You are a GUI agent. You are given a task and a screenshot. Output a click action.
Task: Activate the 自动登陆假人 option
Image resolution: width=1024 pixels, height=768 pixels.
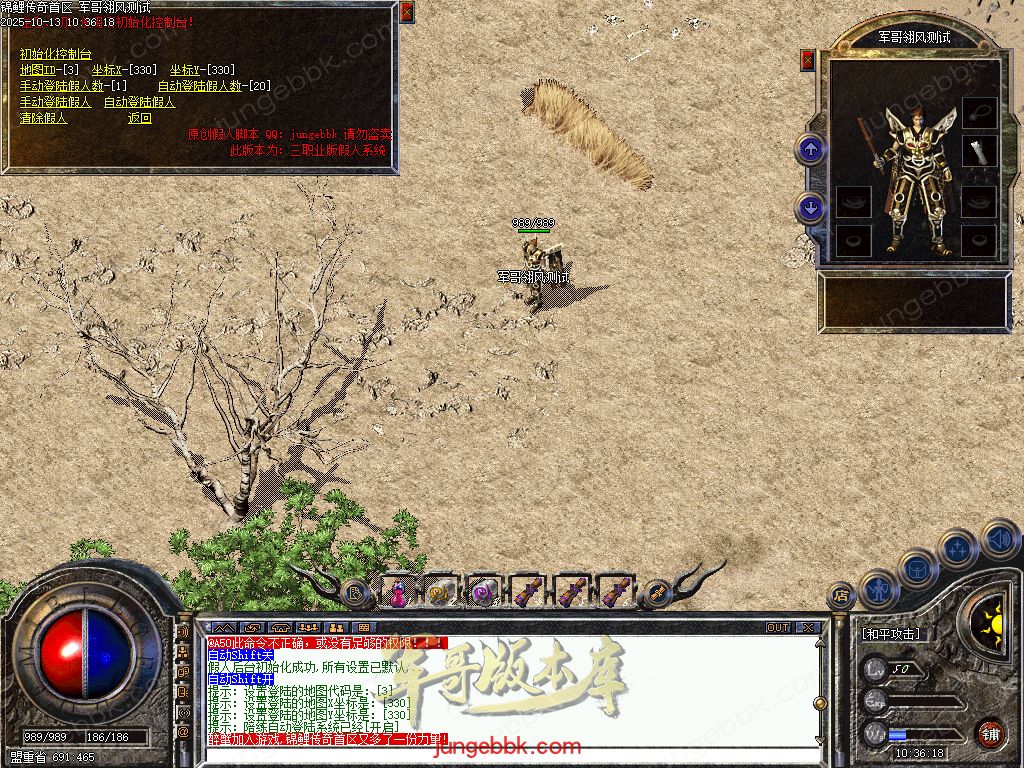(x=139, y=102)
